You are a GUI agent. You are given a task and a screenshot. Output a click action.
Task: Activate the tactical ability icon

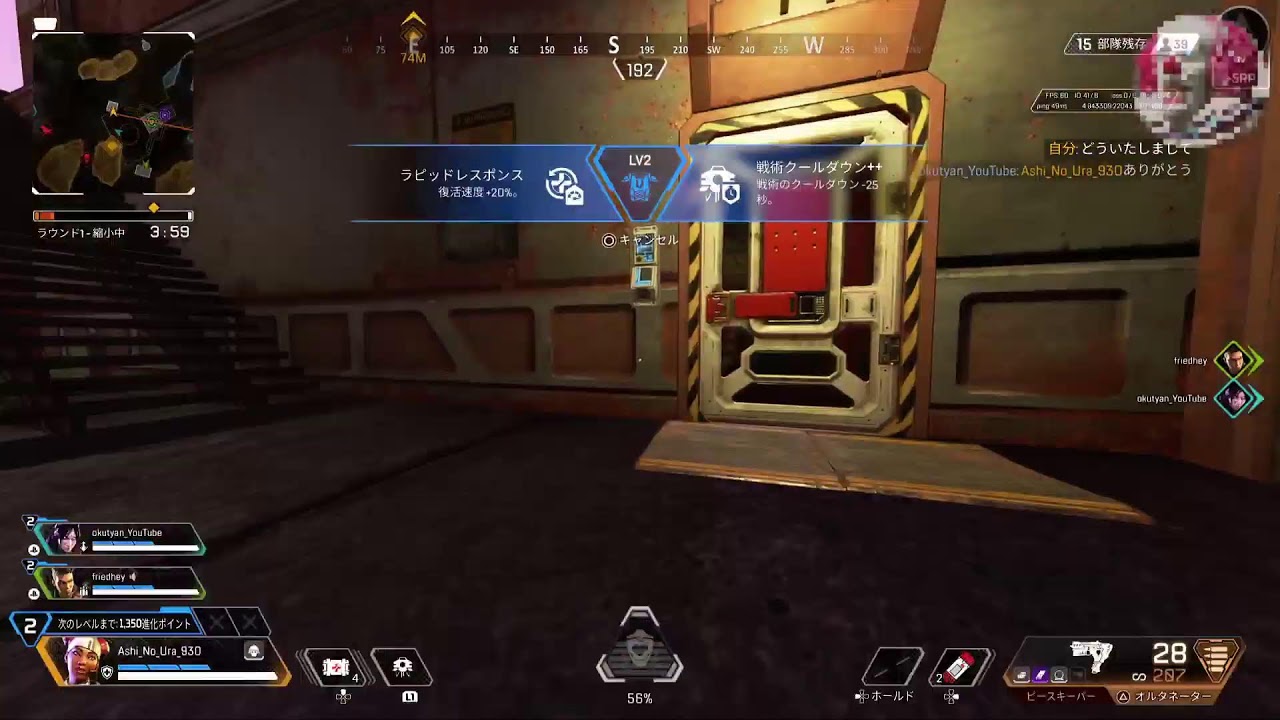coord(402,668)
